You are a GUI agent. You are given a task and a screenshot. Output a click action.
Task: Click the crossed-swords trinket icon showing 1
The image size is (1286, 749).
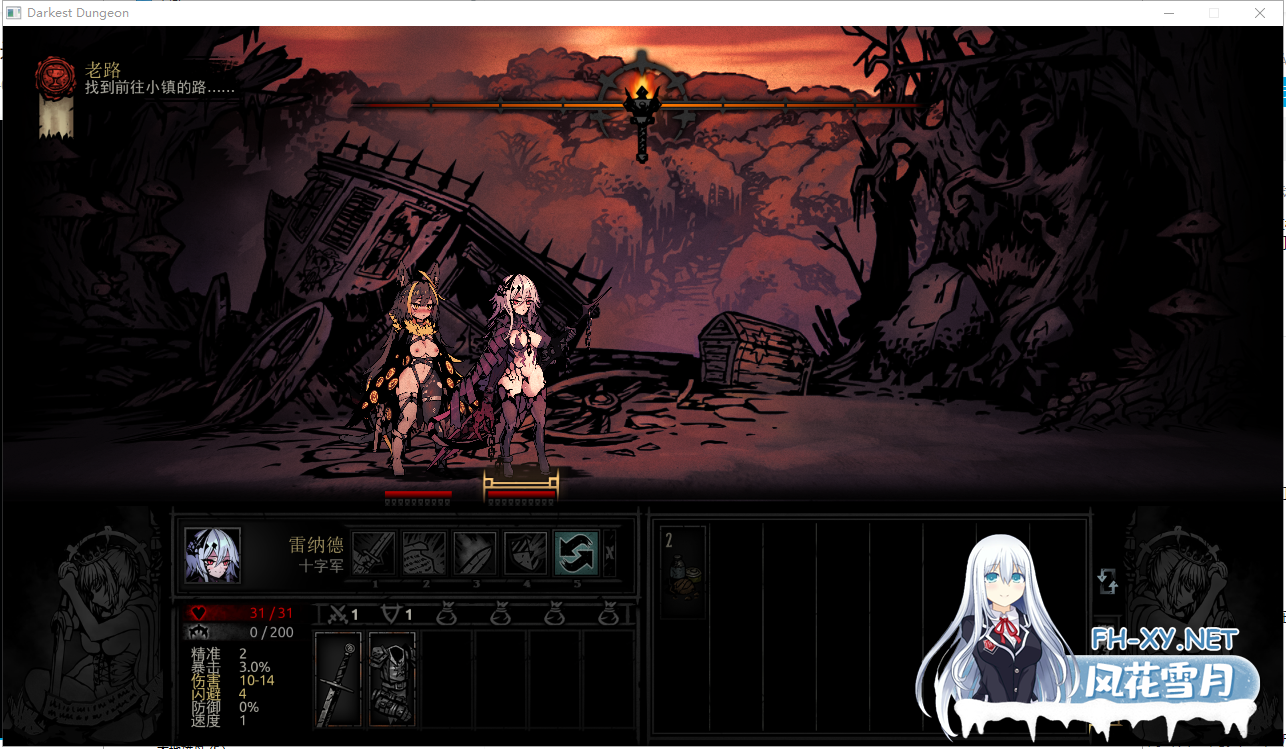click(x=340, y=614)
